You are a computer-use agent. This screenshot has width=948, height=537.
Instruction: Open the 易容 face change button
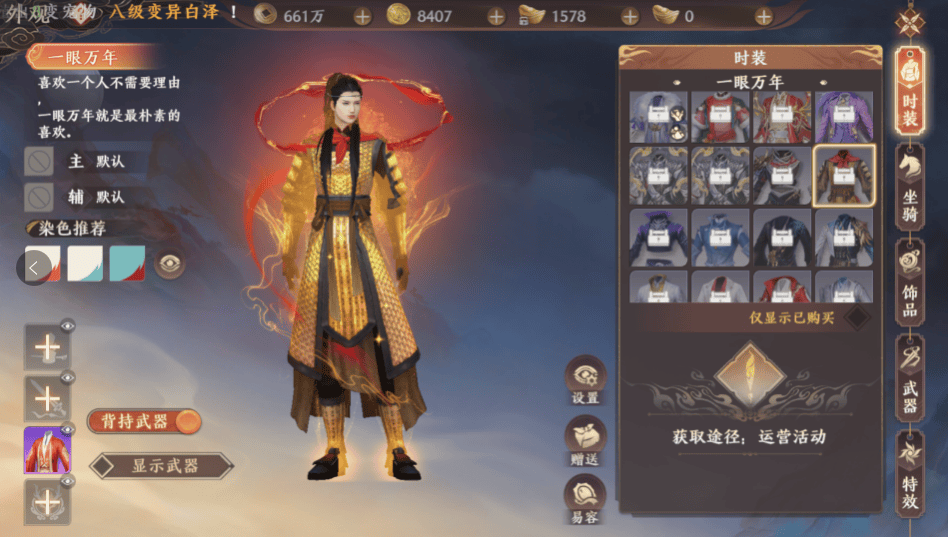coord(586,500)
